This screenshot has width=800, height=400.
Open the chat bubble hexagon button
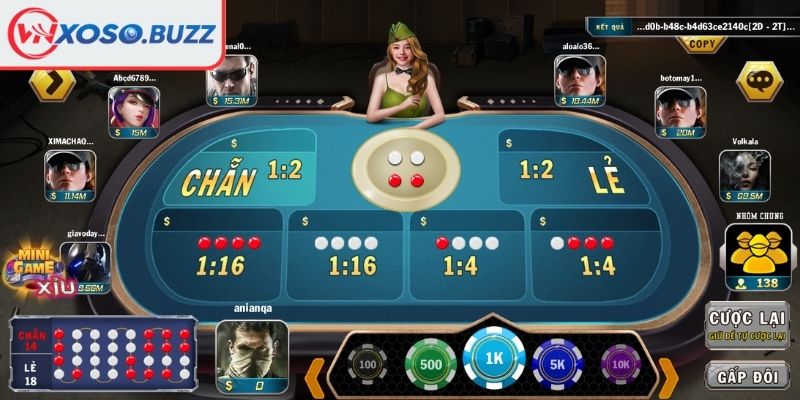760,80
